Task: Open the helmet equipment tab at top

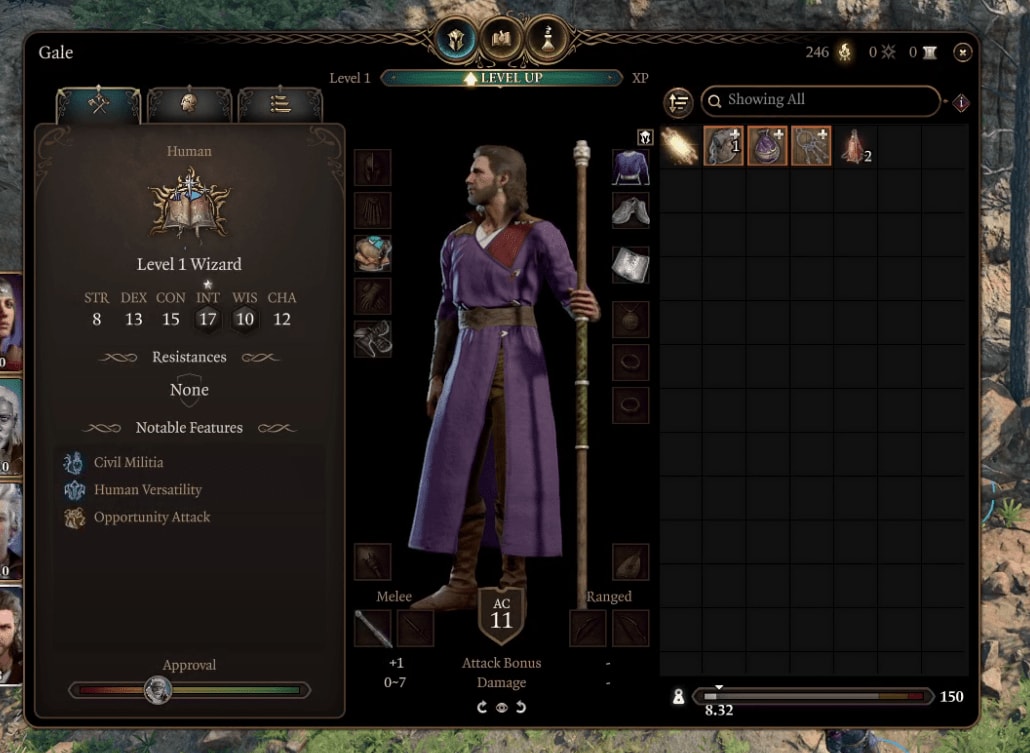Action: point(453,40)
